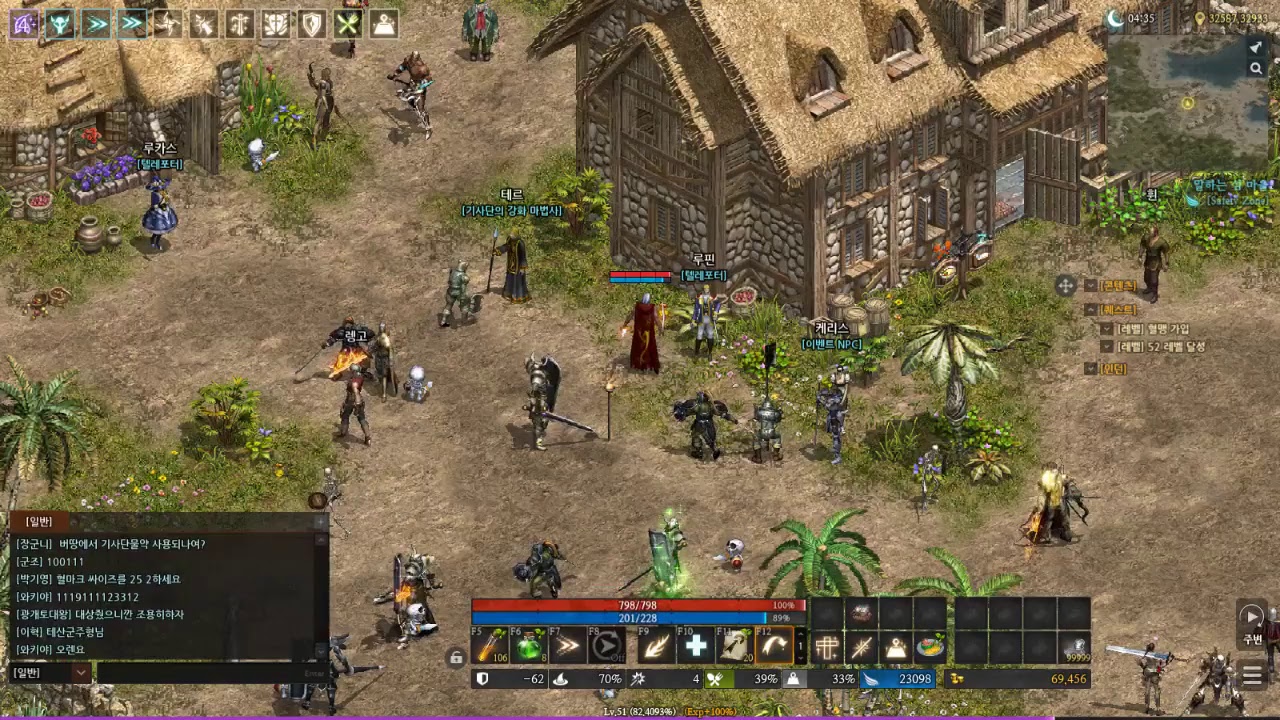Click the 주변 nearby play button

tap(1252, 616)
